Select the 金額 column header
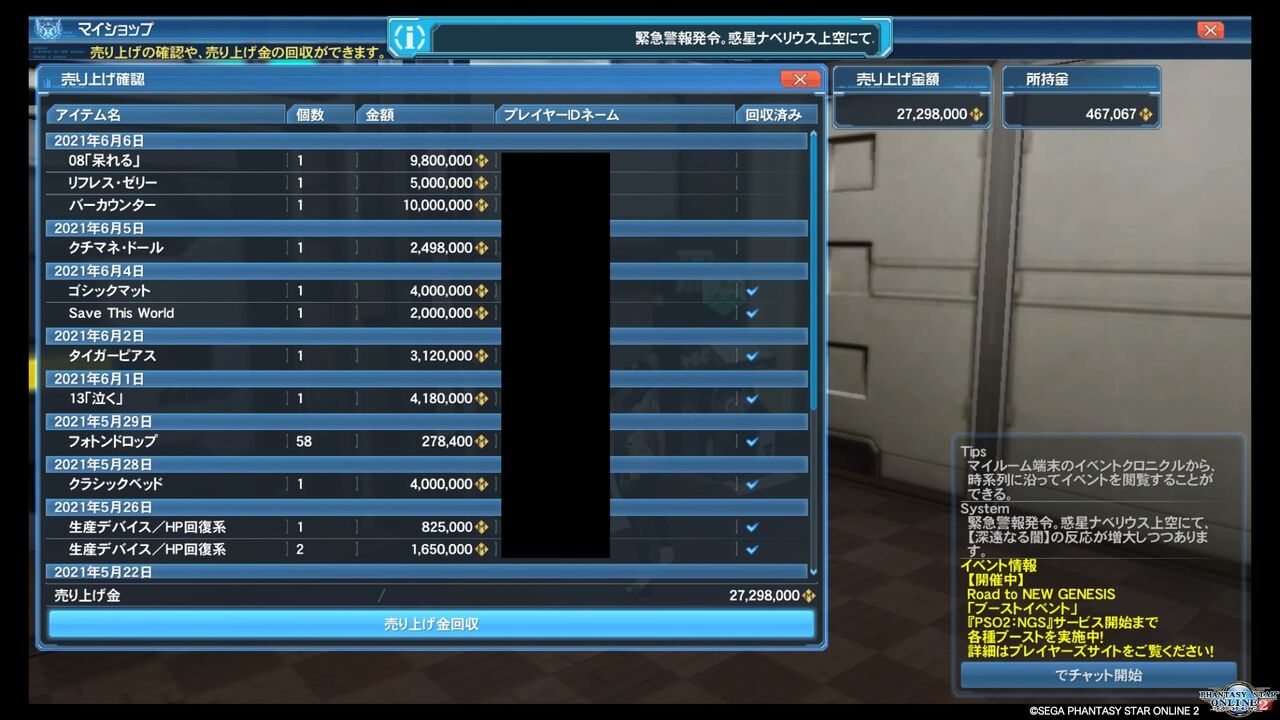Viewport: 1280px width, 720px height. [425, 113]
